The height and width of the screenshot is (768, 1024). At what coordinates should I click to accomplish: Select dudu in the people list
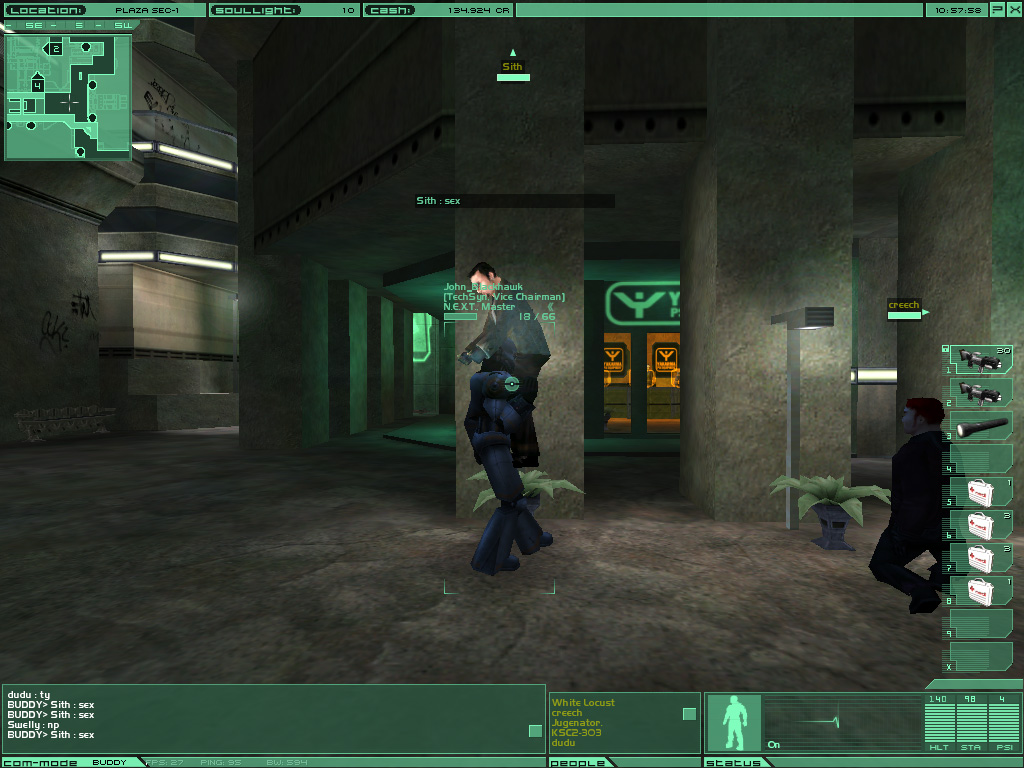pos(563,743)
